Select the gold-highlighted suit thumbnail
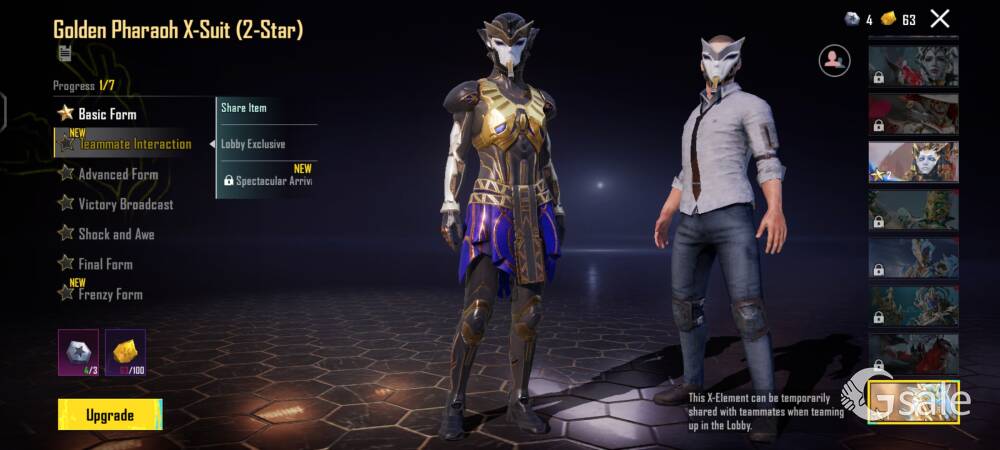The height and width of the screenshot is (450, 1000). (x=913, y=402)
